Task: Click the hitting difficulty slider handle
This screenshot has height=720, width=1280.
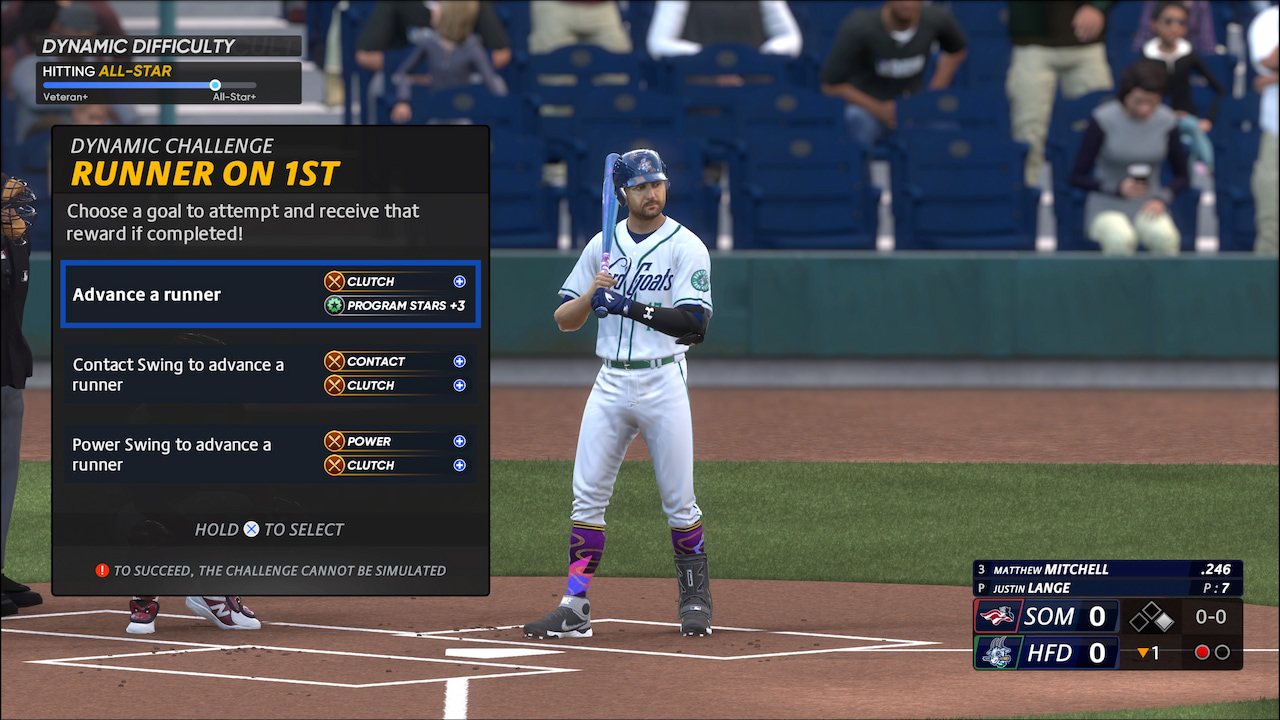Action: pos(215,85)
